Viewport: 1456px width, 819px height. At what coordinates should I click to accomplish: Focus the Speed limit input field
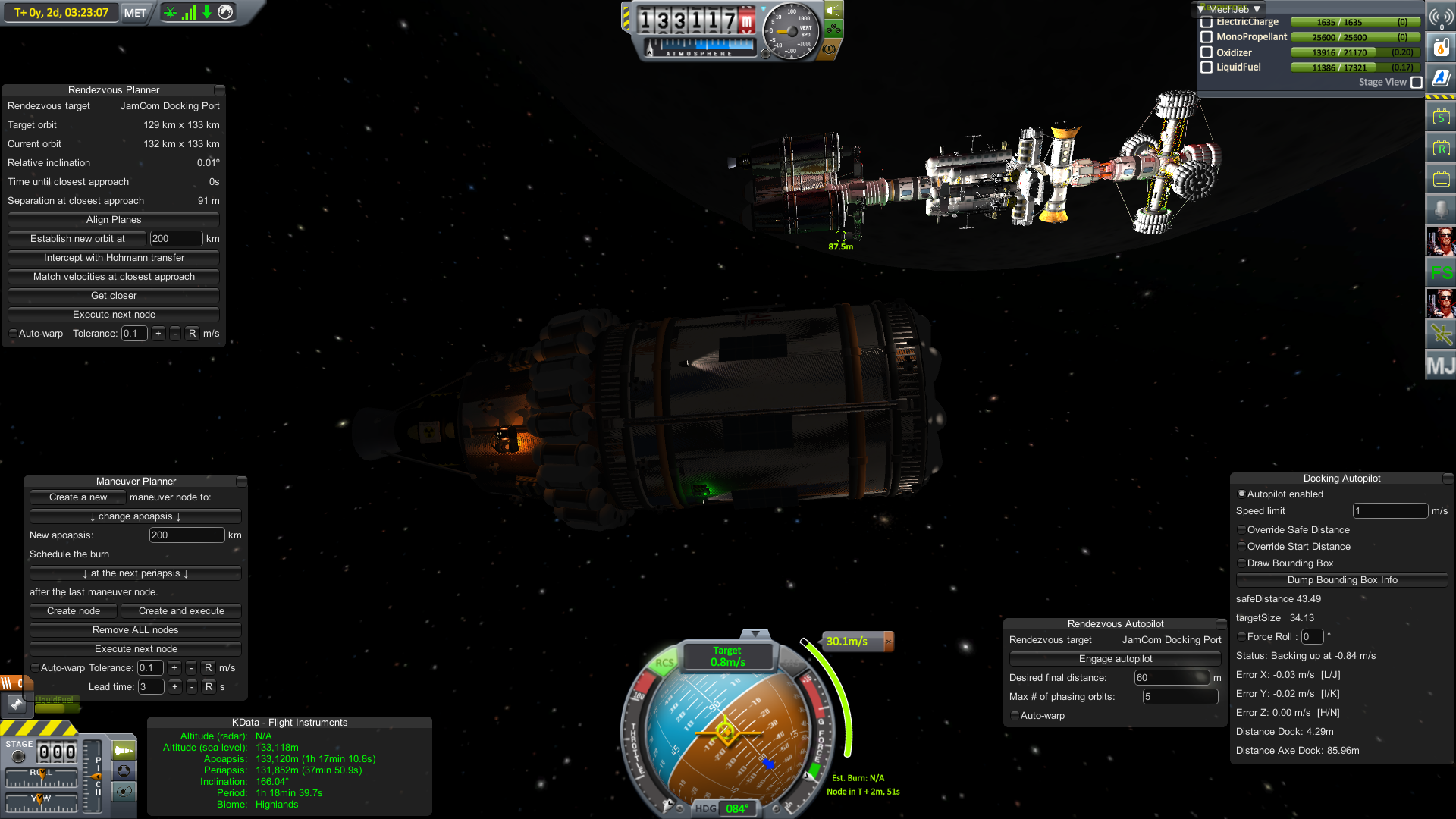[1390, 511]
